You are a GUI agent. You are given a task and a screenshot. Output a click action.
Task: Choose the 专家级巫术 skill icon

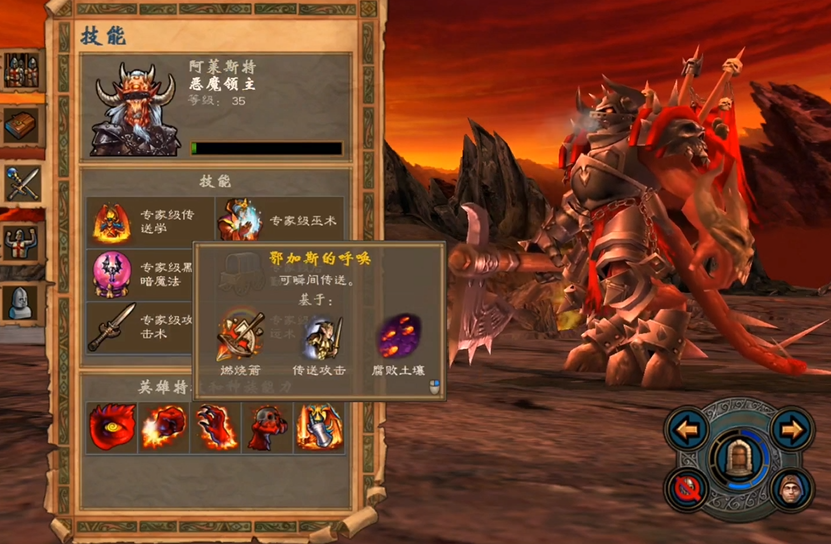point(238,220)
